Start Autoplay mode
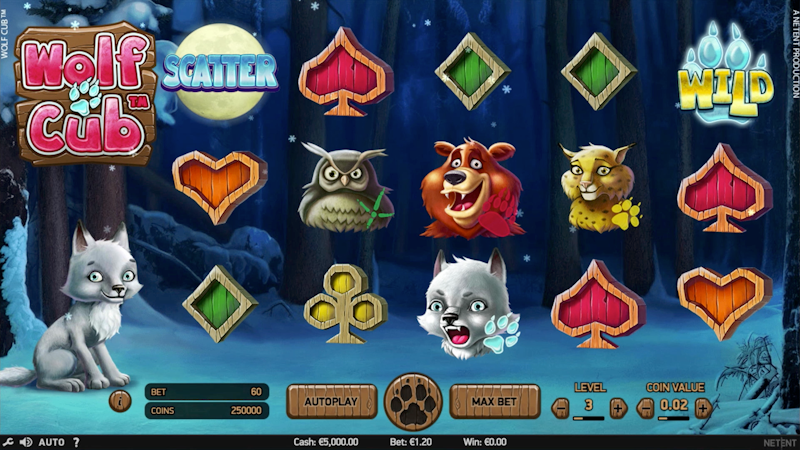The image size is (800, 450). pos(331,402)
